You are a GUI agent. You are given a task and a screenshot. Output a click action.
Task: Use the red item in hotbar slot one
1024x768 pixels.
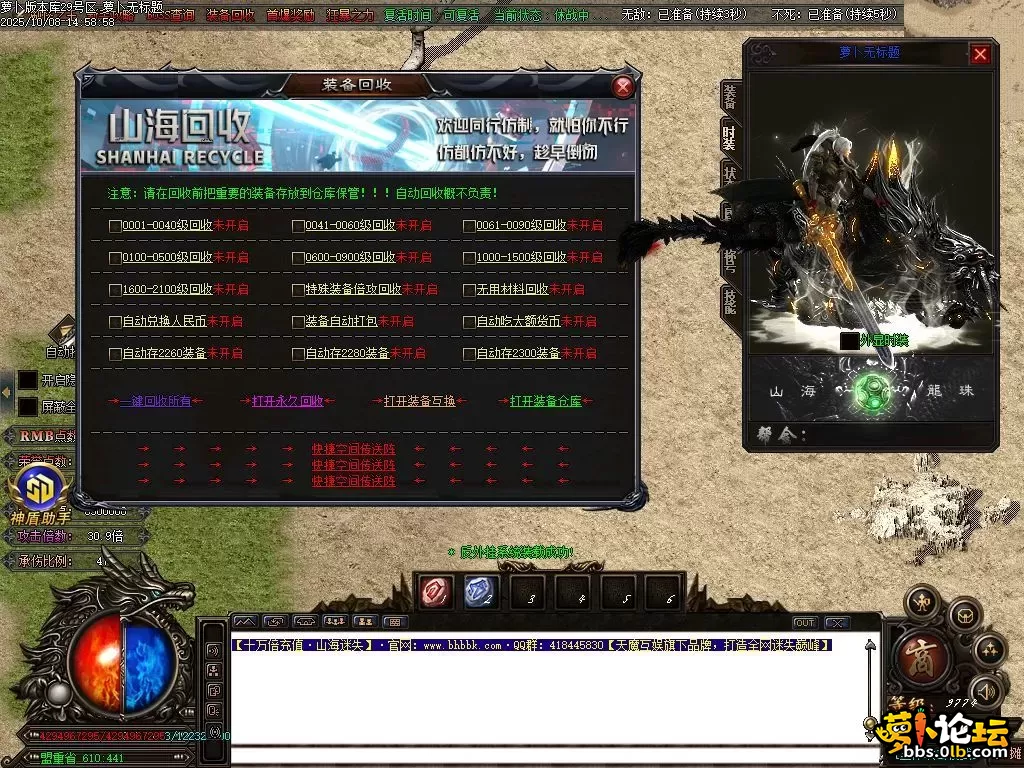[436, 592]
